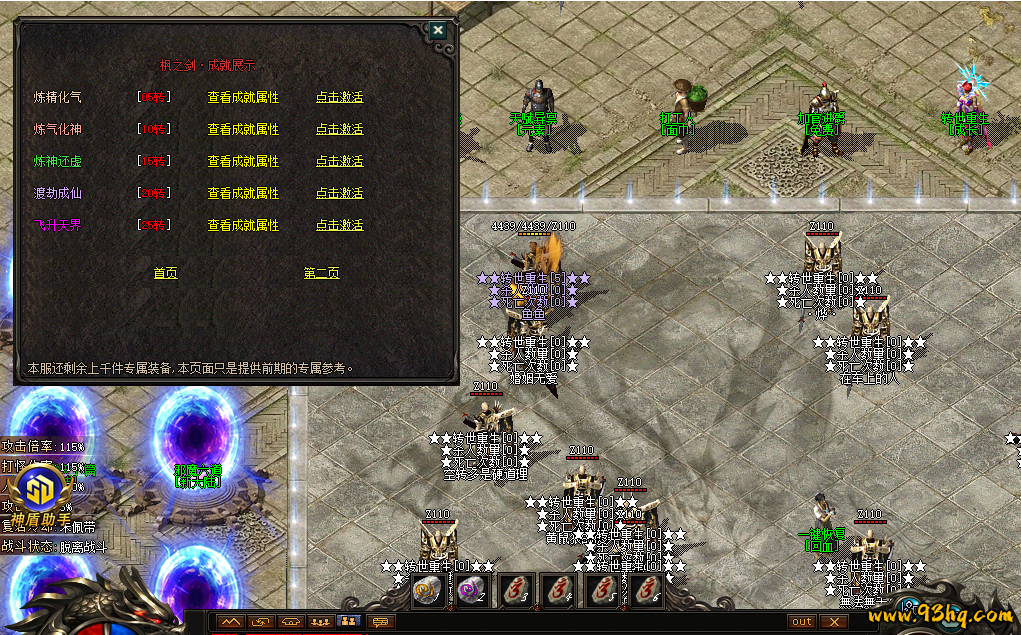The image size is (1021, 635).
Task: Activate the 炼精化气 achievement
Action: click(339, 98)
